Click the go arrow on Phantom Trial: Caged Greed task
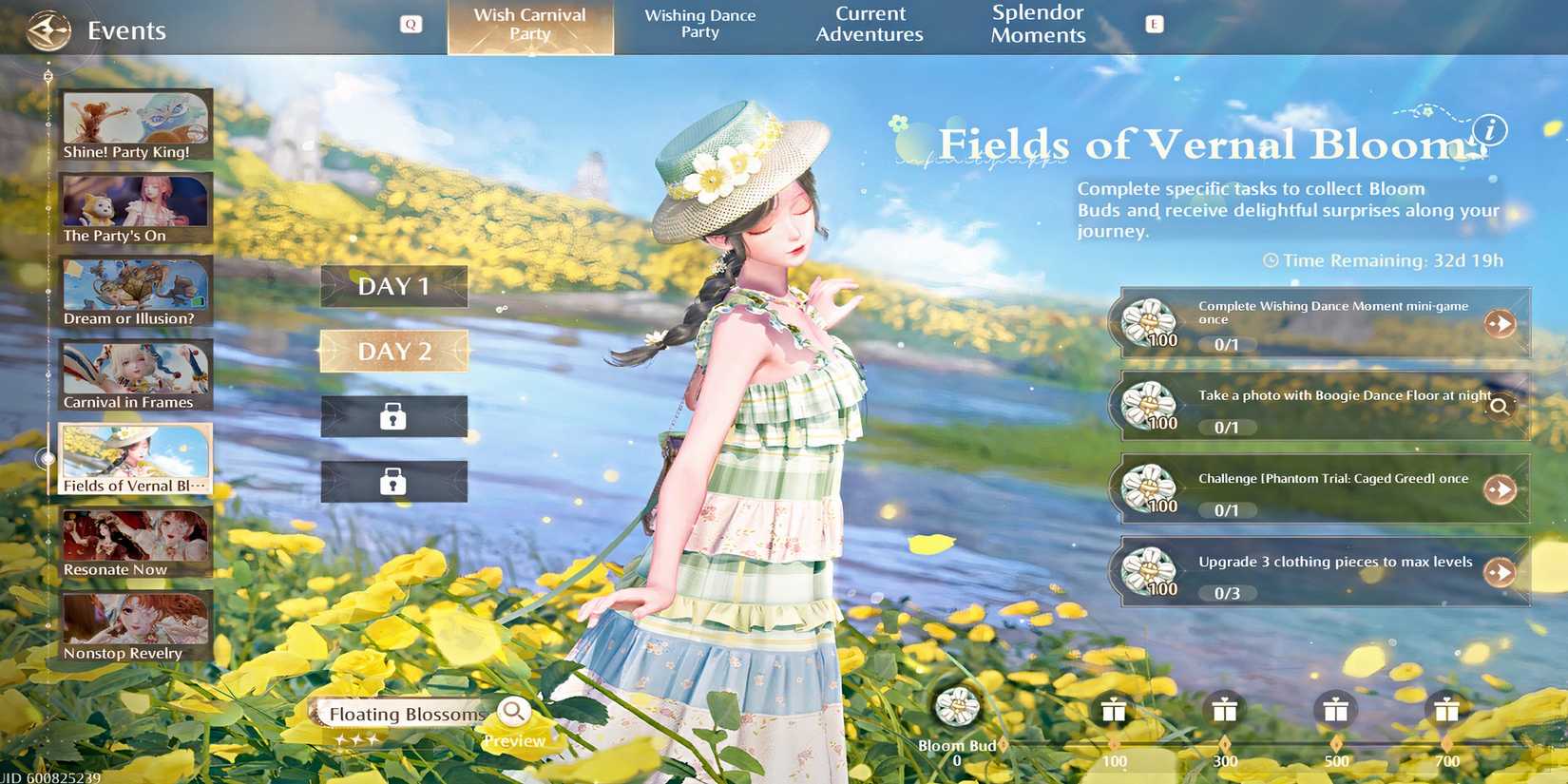This screenshot has width=1568, height=784. pyautogui.click(x=1501, y=489)
